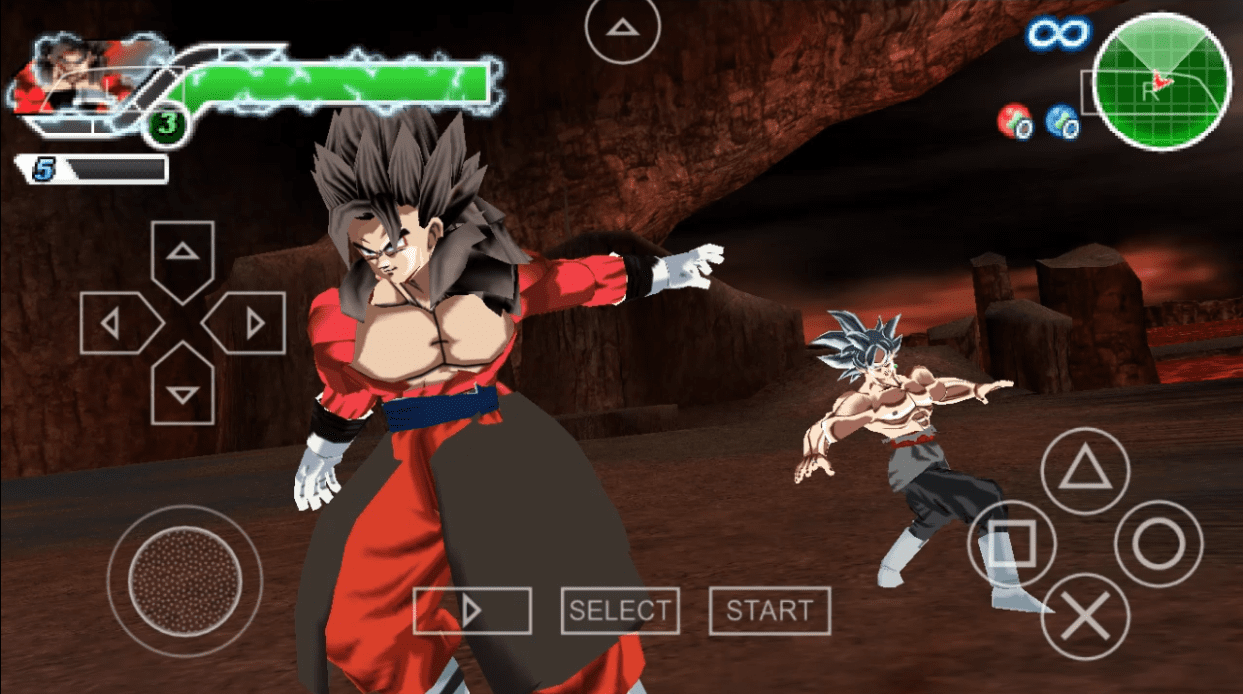The height and width of the screenshot is (694, 1243).
Task: Click the green radar minimap
Action: click(x=1161, y=82)
